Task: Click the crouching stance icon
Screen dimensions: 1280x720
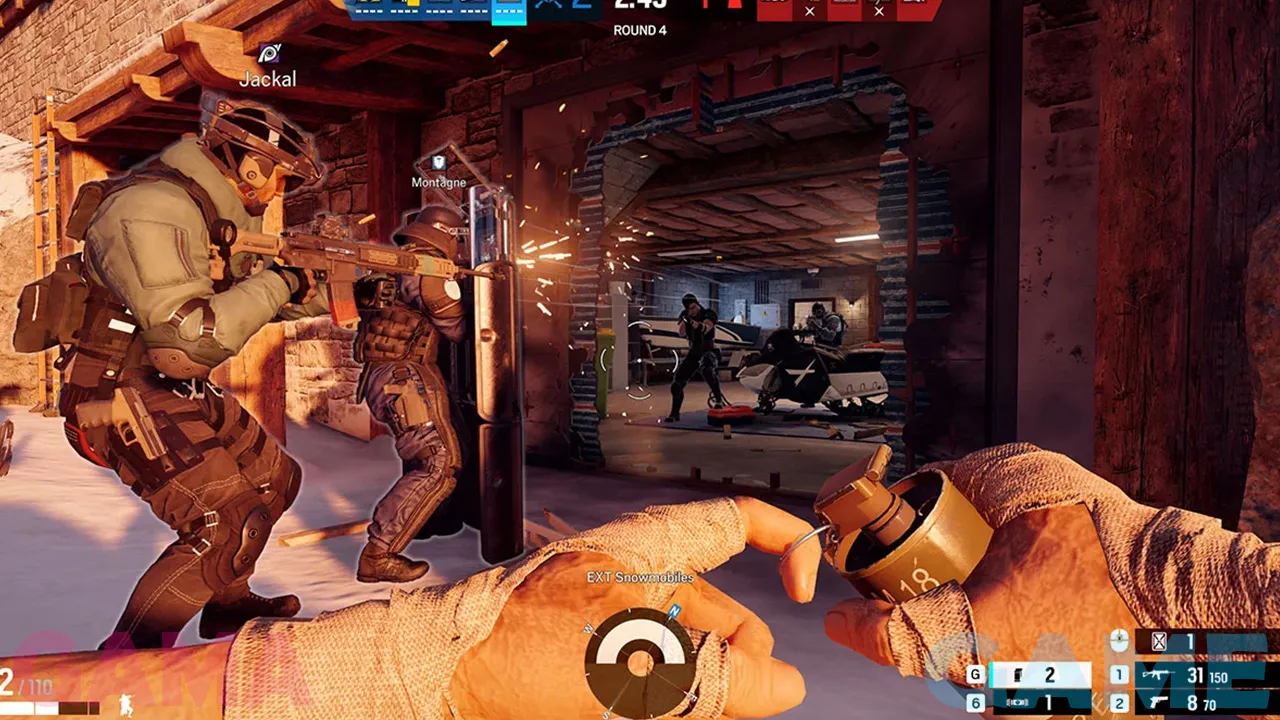Action: pos(128,704)
